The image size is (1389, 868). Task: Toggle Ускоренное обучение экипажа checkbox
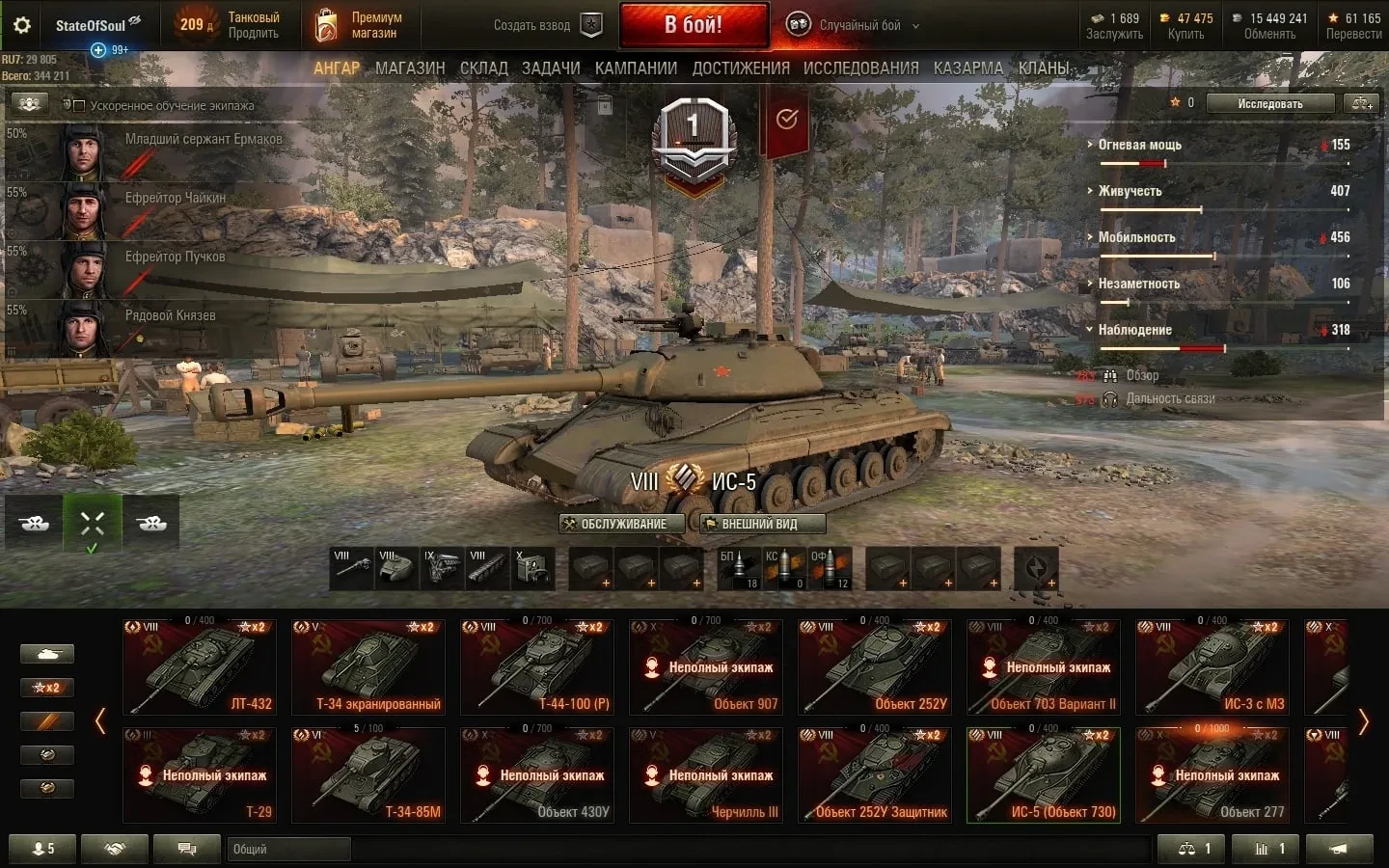click(80, 105)
